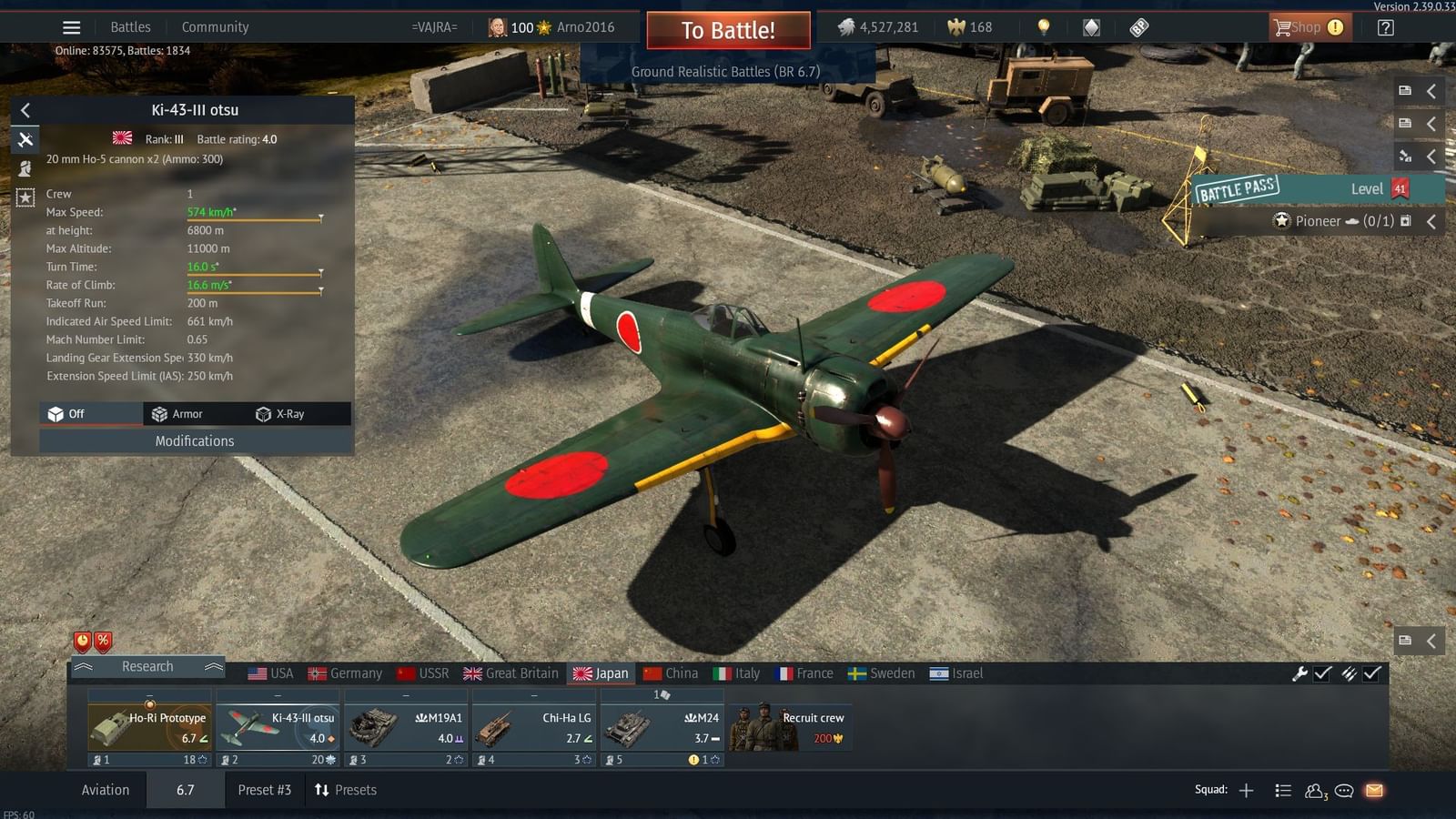Open the Presets dropdown at the bottom

(346, 790)
